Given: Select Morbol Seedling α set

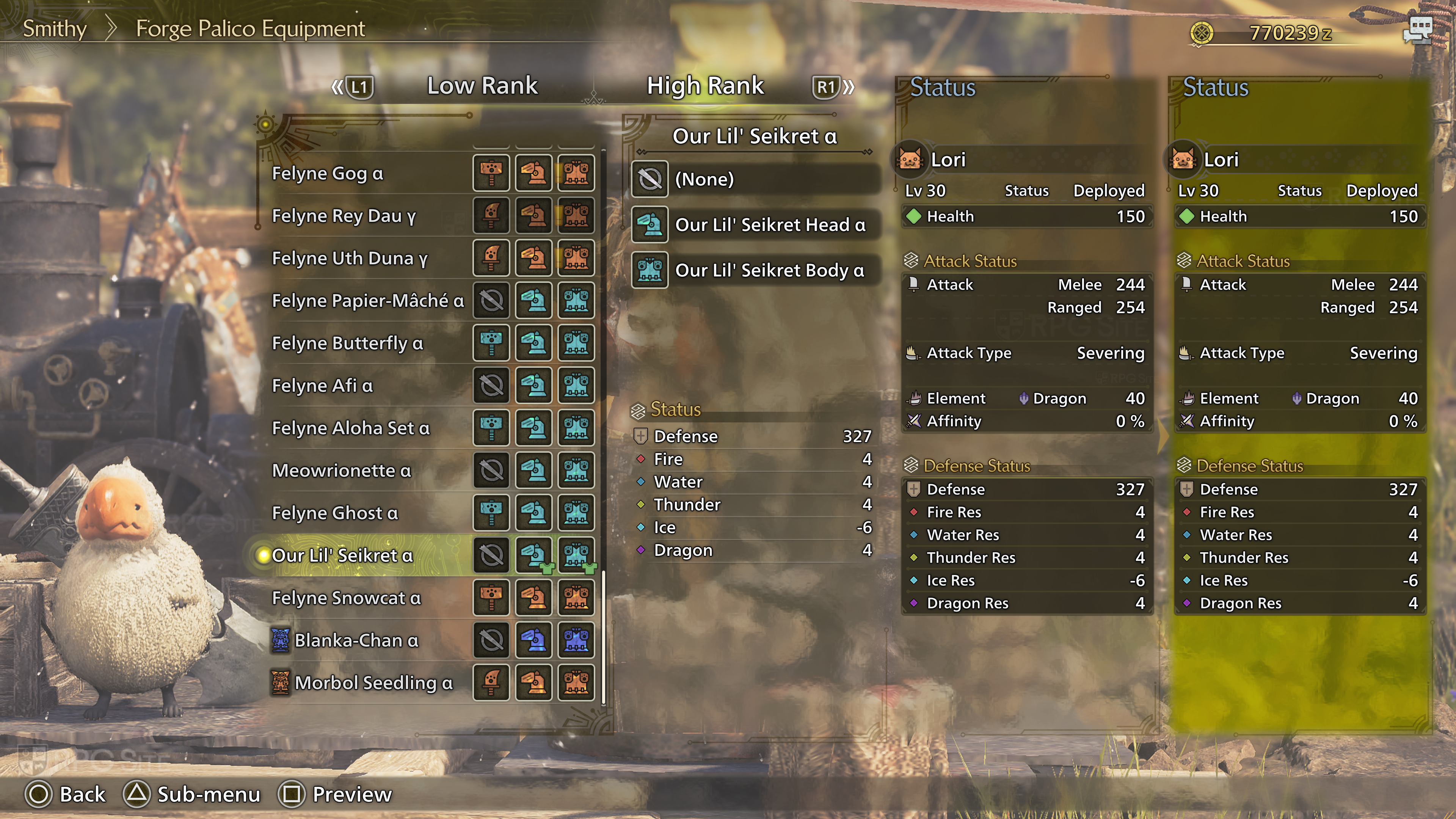Looking at the screenshot, I should tap(373, 683).
